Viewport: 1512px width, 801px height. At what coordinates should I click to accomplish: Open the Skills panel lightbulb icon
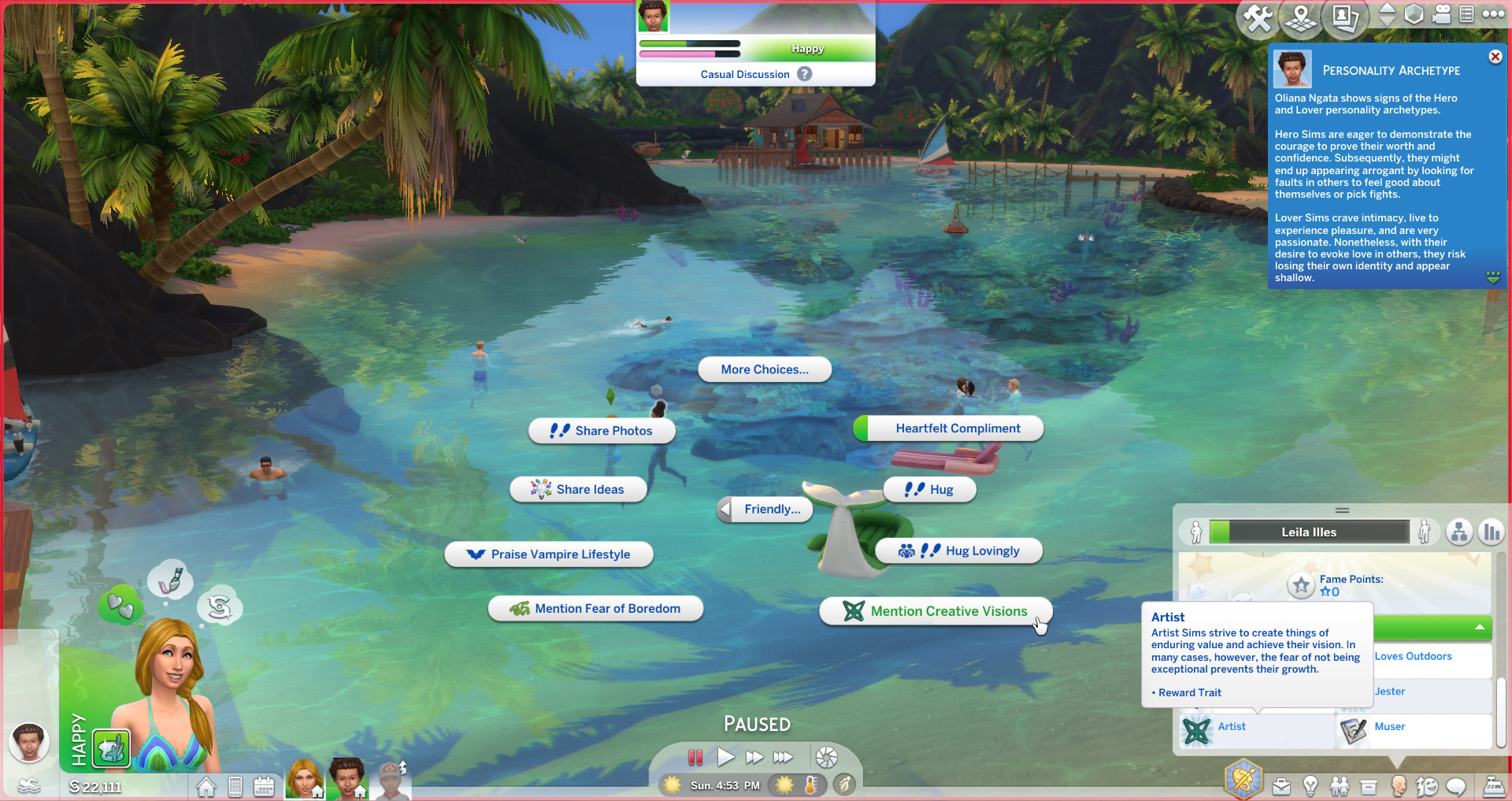(x=1310, y=786)
